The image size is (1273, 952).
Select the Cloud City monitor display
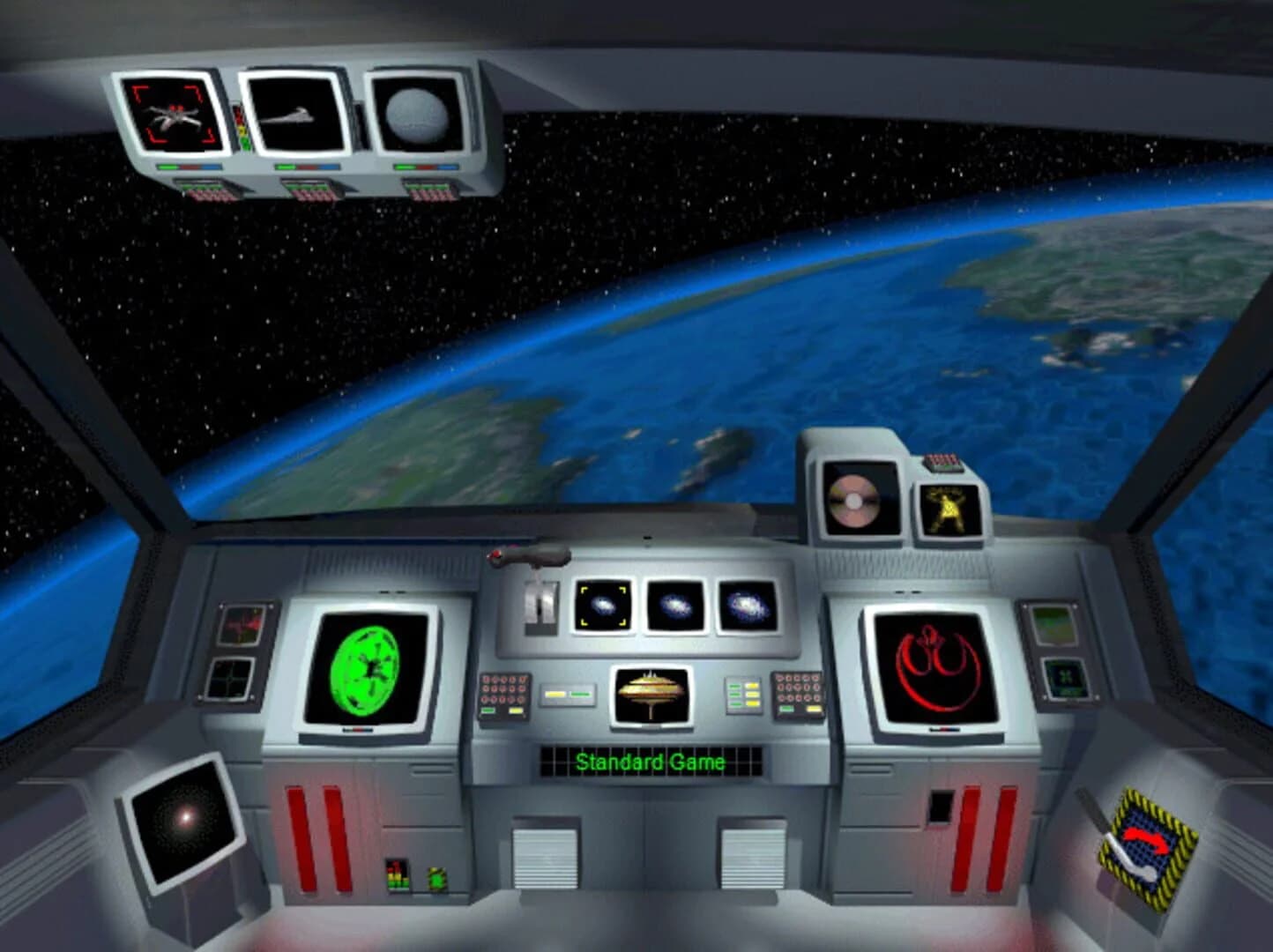651,695
